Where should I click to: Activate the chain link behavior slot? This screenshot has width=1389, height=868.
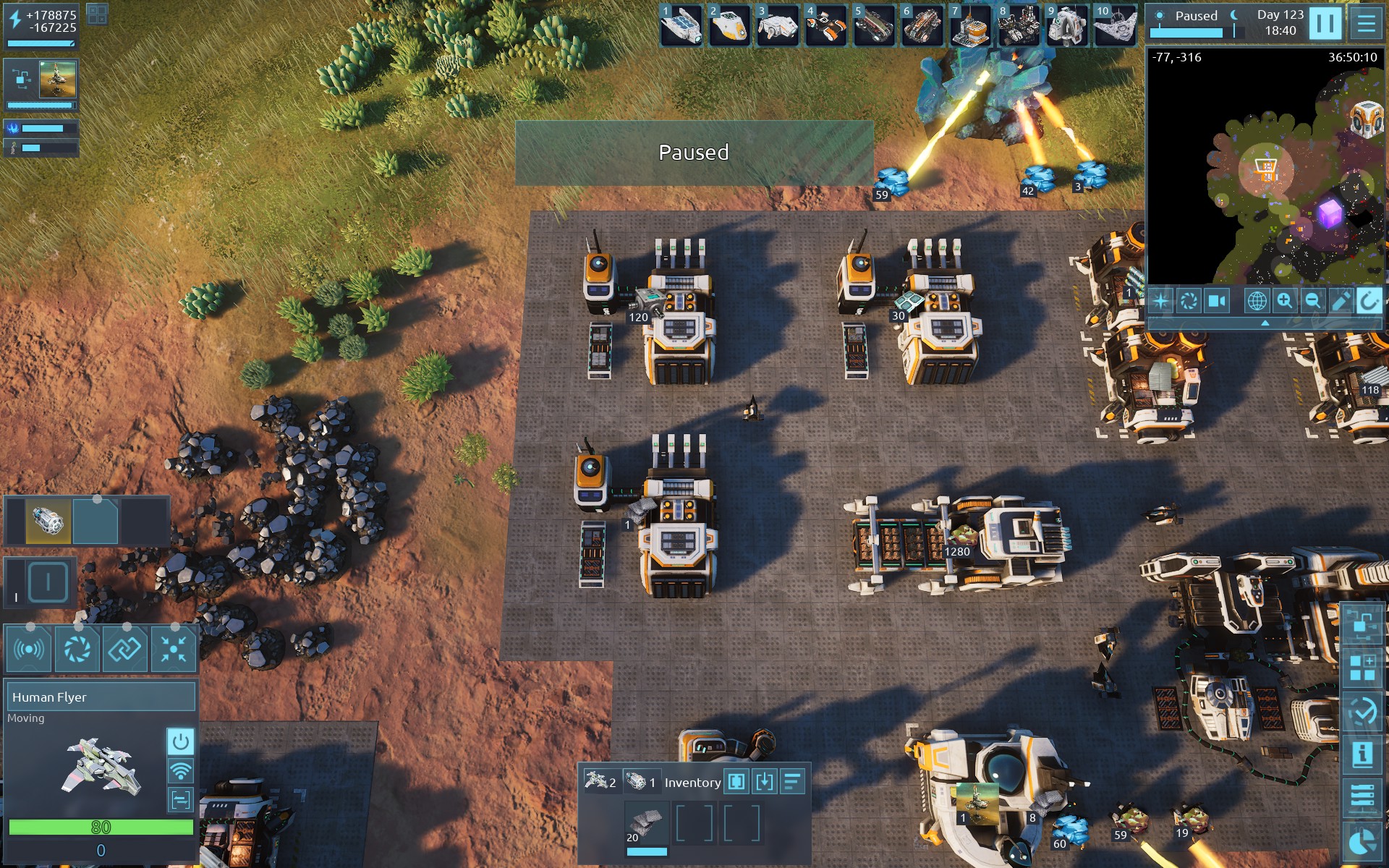[x=124, y=650]
